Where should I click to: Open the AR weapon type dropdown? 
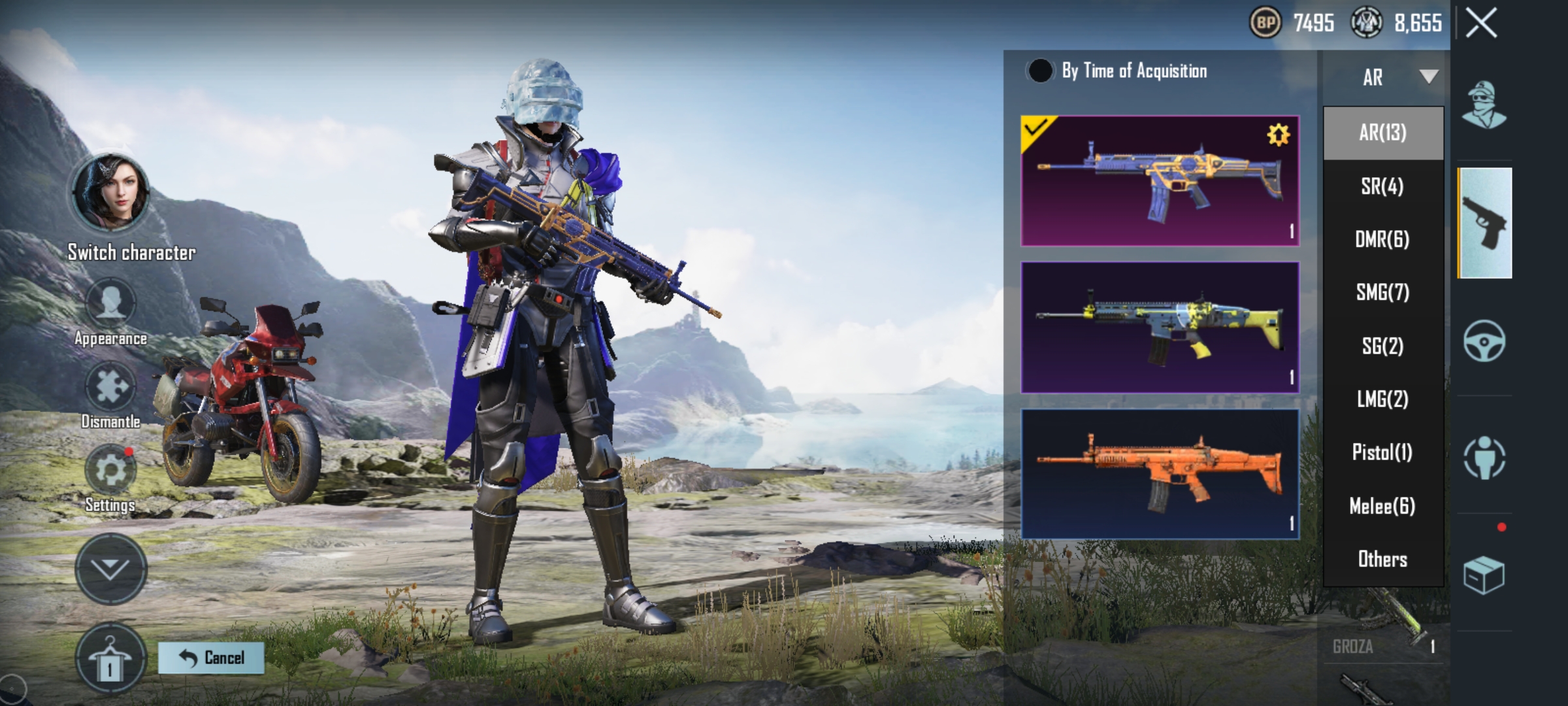(x=1398, y=77)
